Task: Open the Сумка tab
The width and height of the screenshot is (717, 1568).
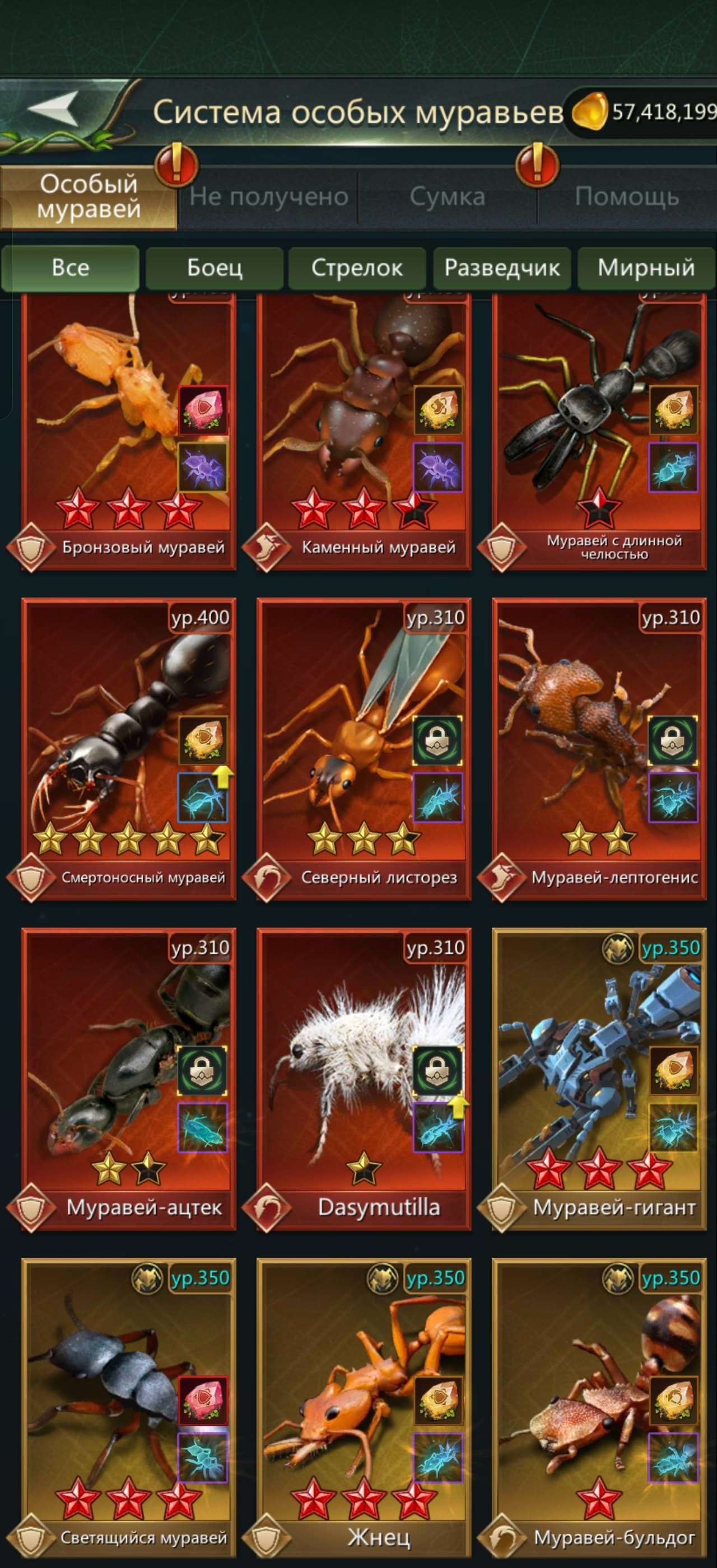Action: [448, 196]
